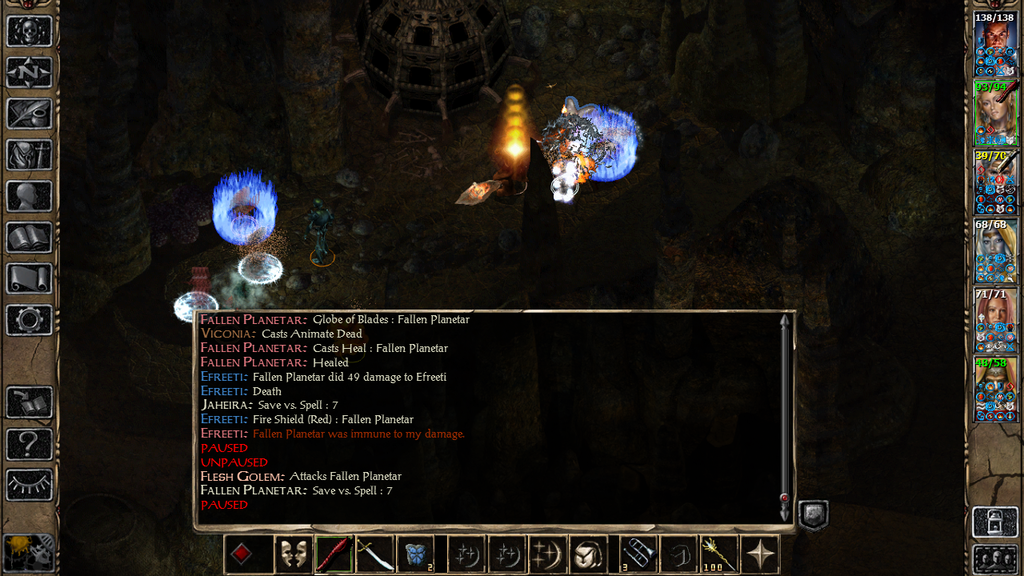
Task: Open game options with the gear button
Action: [29, 319]
